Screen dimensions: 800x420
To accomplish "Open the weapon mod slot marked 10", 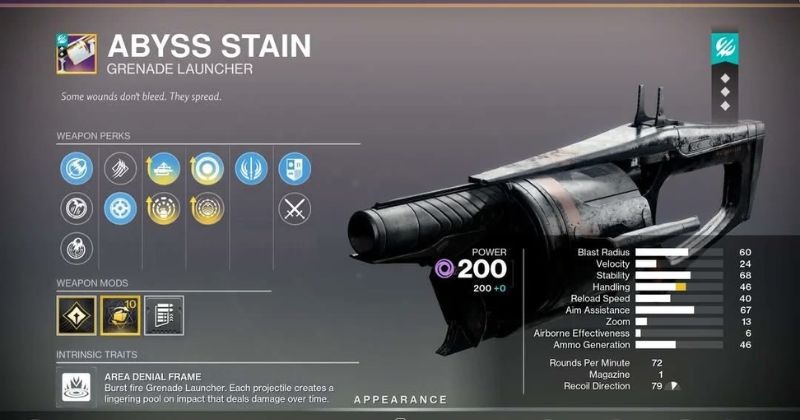I will 121,316.
